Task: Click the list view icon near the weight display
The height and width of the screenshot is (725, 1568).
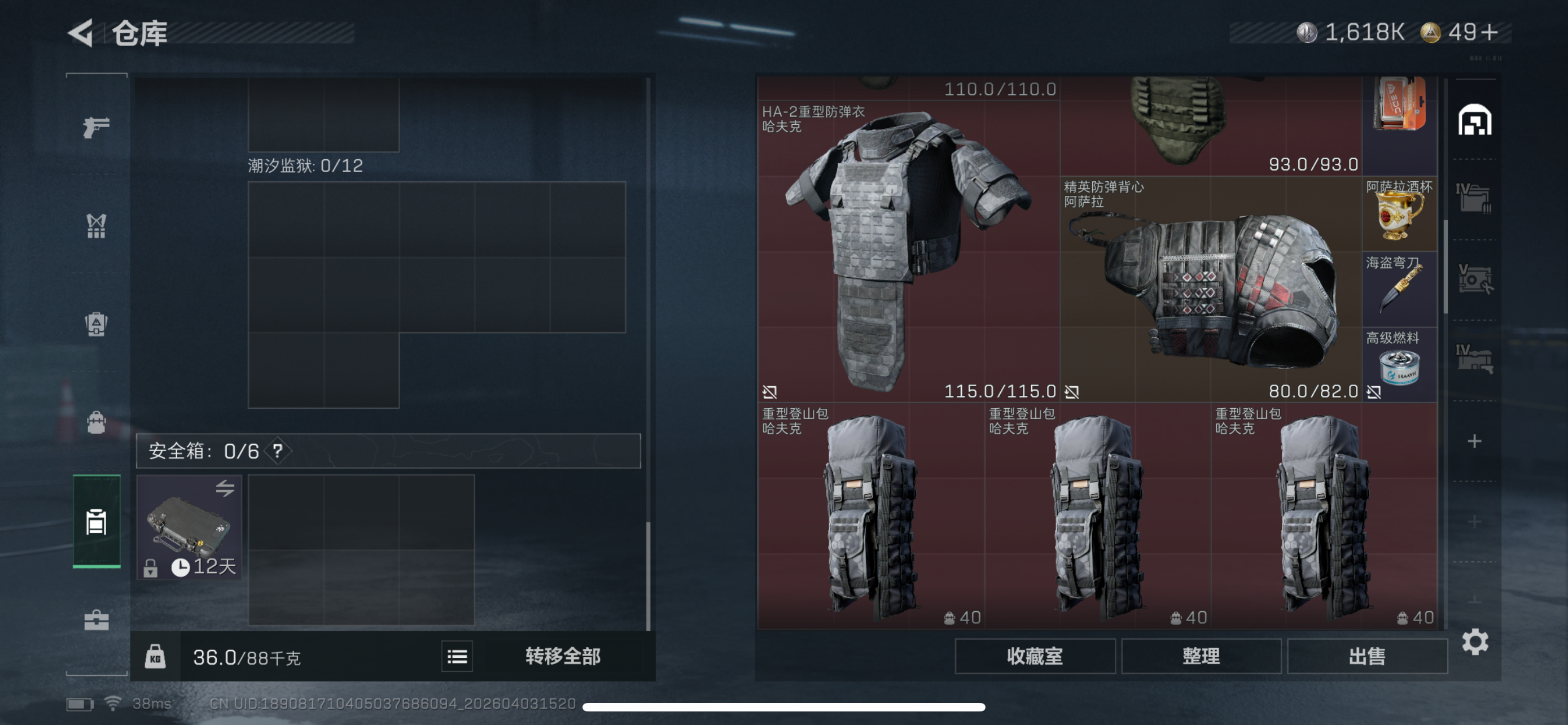Action: coord(457,656)
